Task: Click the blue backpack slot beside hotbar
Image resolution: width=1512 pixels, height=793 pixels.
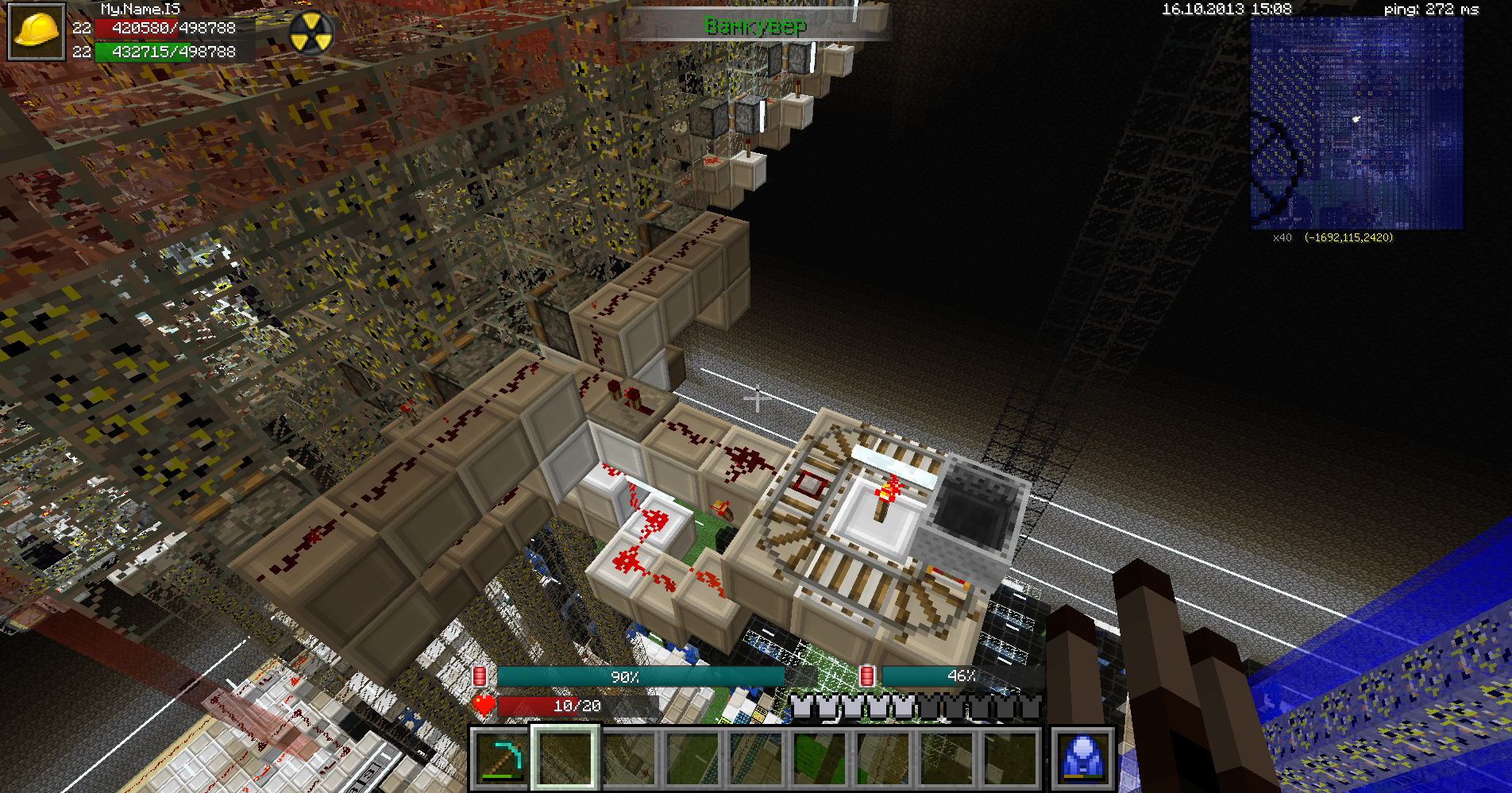Action: [1083, 758]
